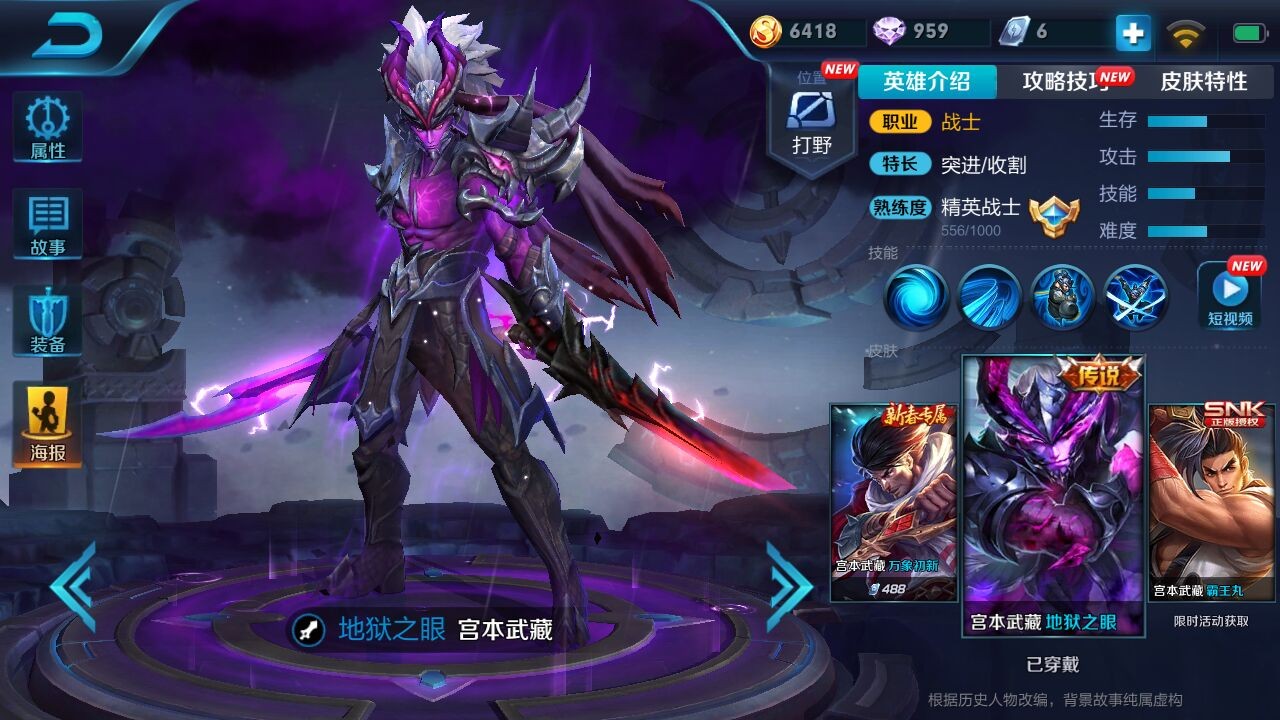Open the 属性 attributes panel

(x=46, y=127)
